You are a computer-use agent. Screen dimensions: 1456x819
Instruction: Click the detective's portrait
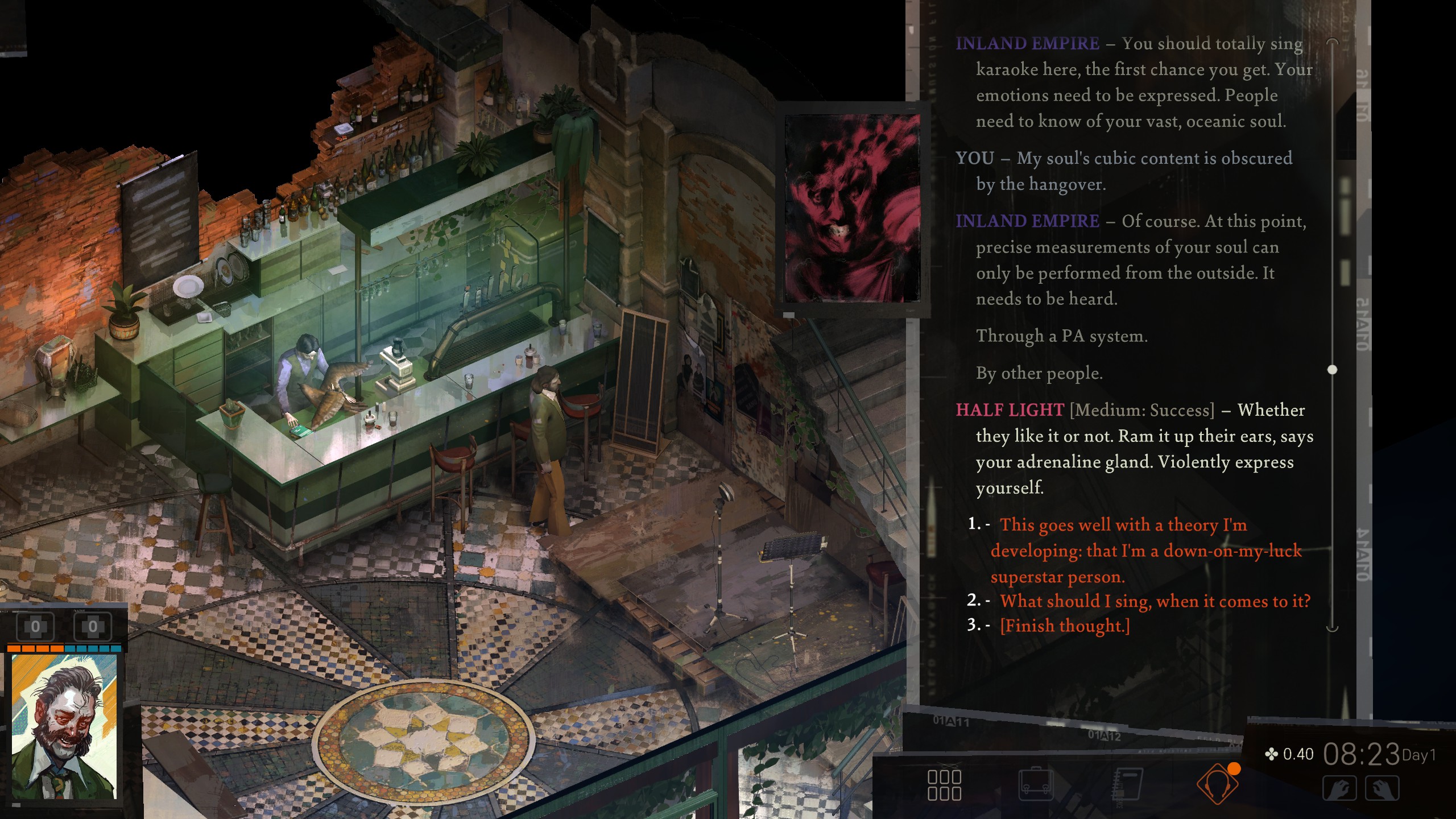64,727
